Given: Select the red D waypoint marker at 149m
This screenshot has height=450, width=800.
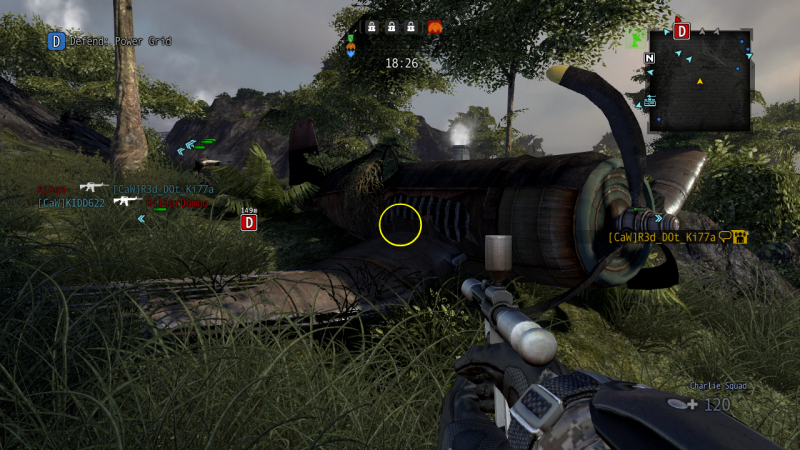Looking at the screenshot, I should [249, 222].
